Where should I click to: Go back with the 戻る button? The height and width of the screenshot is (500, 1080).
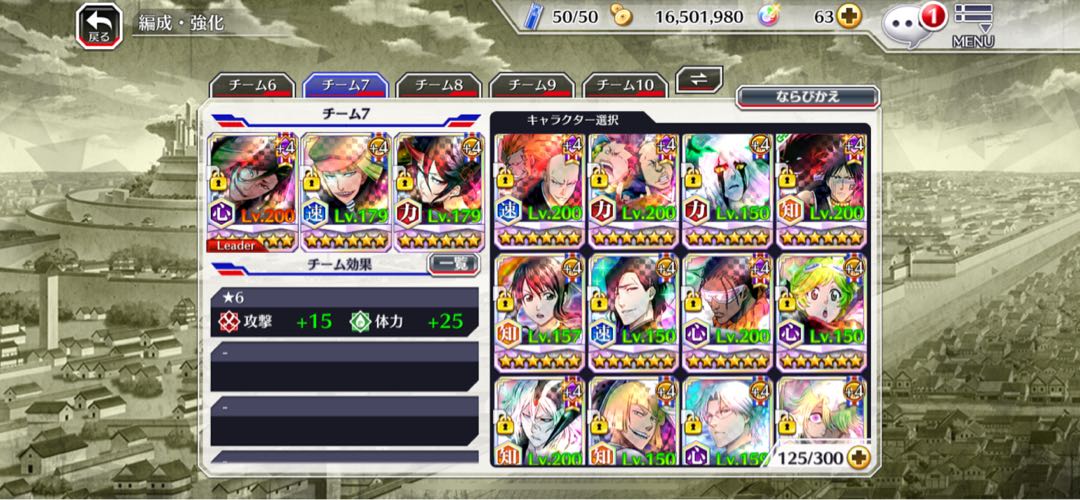[x=99, y=24]
